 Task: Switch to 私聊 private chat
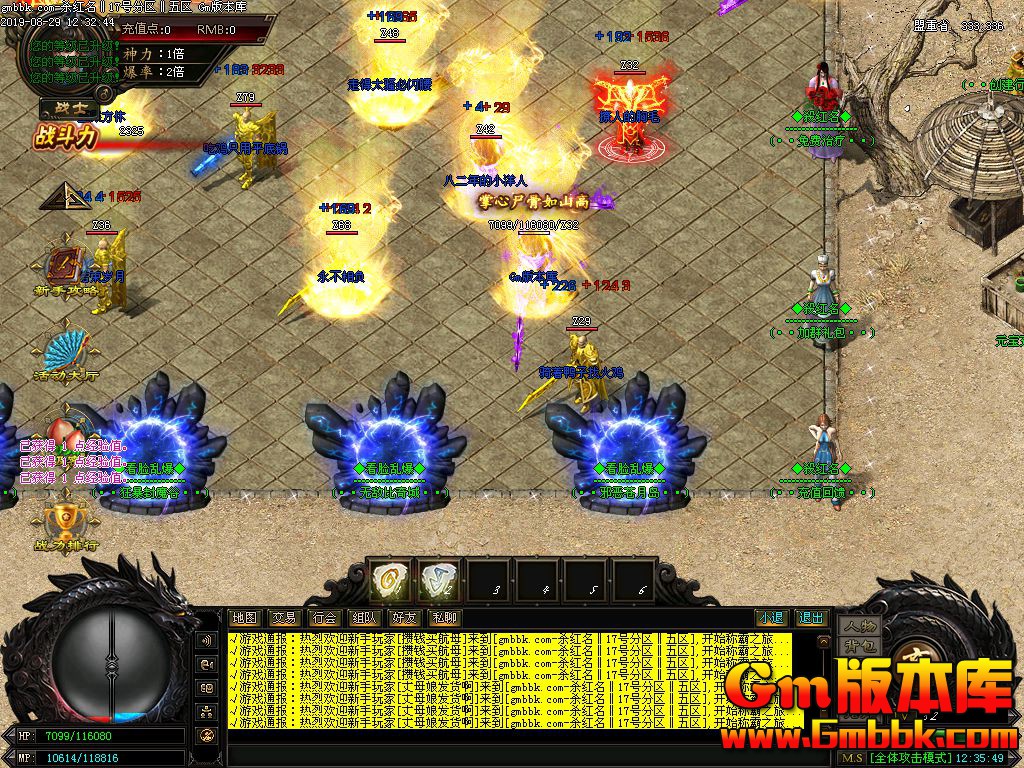[444, 618]
